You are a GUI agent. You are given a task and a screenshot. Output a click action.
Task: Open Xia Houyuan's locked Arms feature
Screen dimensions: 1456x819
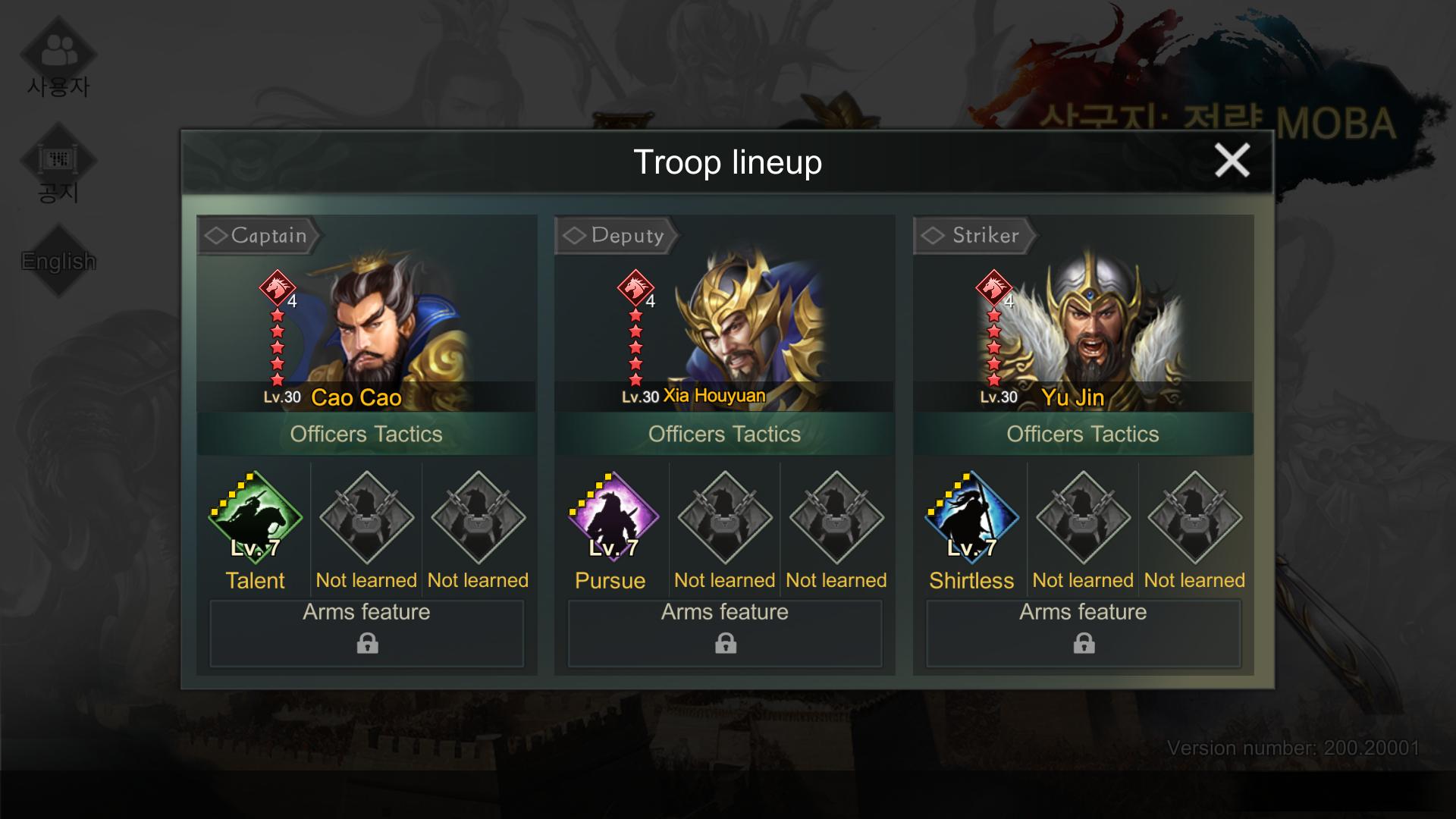pos(725,633)
